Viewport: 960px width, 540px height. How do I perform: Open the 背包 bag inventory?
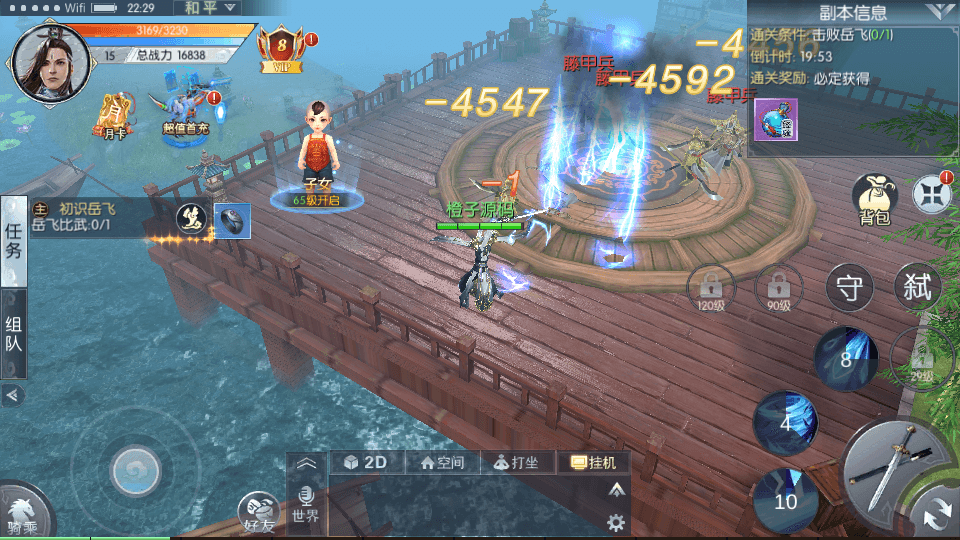point(874,199)
